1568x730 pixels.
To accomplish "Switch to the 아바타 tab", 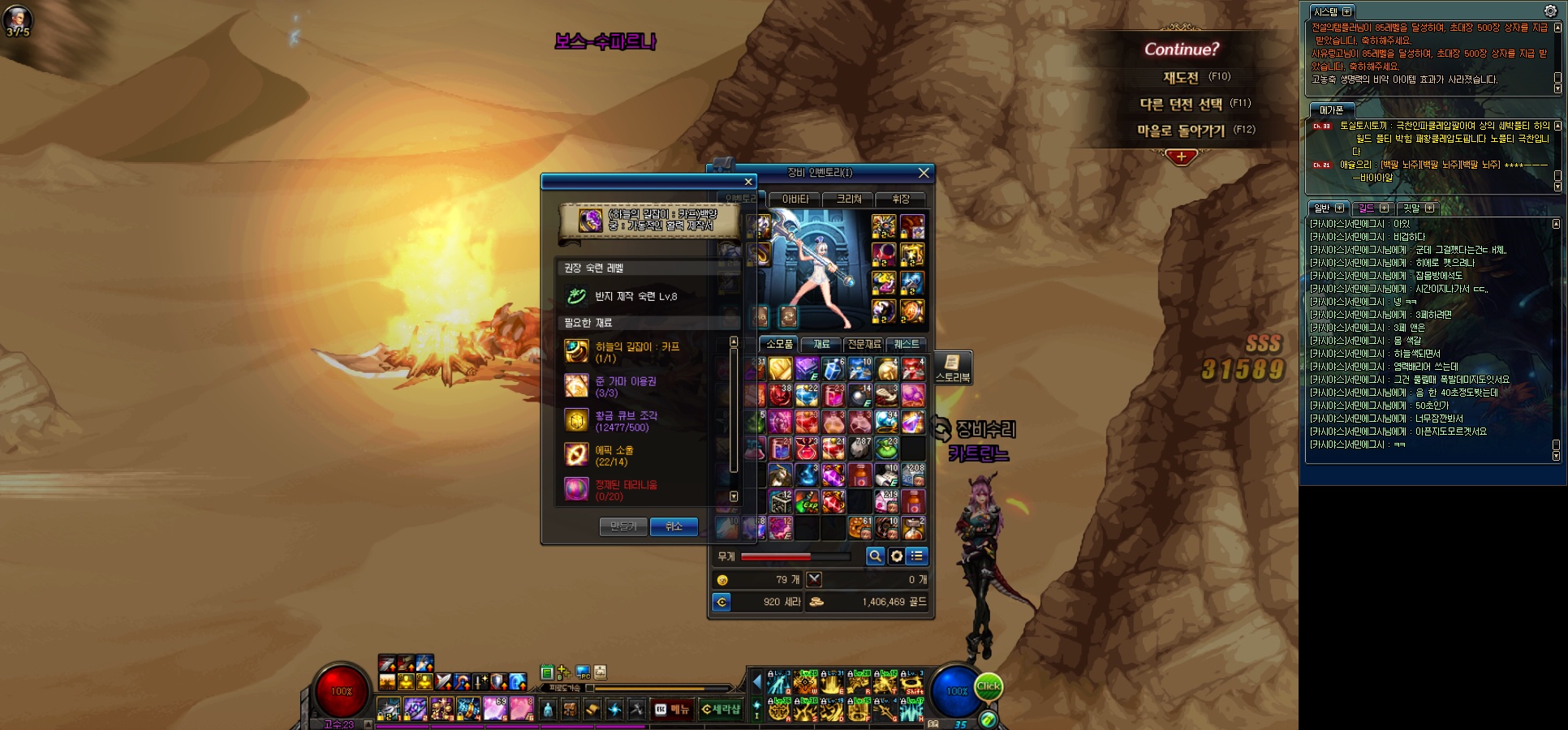I will 795,199.
